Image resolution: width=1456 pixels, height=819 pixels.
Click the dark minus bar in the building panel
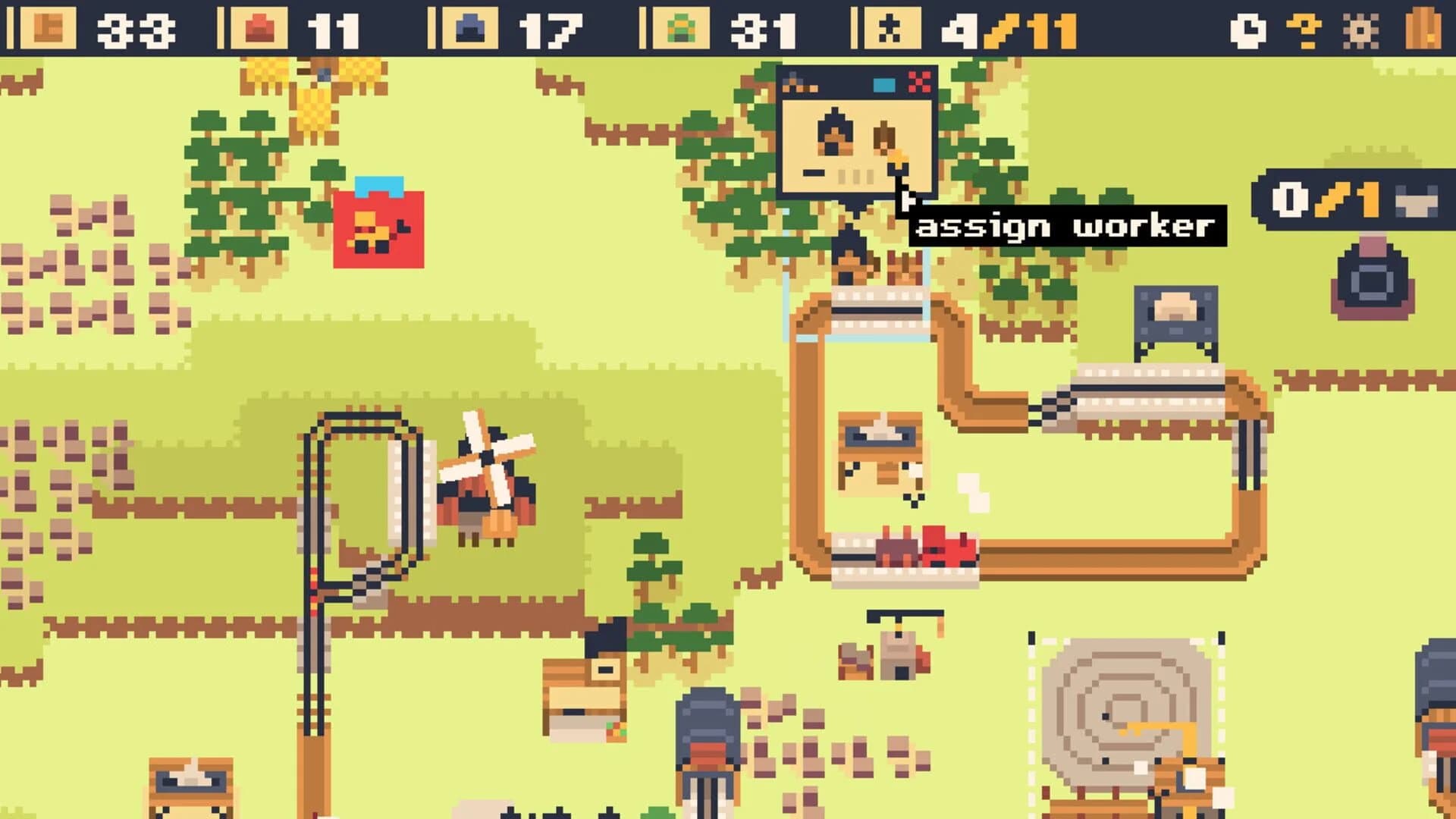(814, 172)
